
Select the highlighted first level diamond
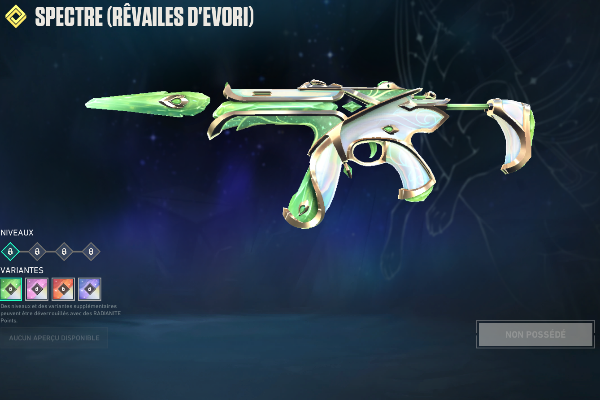click(11, 251)
